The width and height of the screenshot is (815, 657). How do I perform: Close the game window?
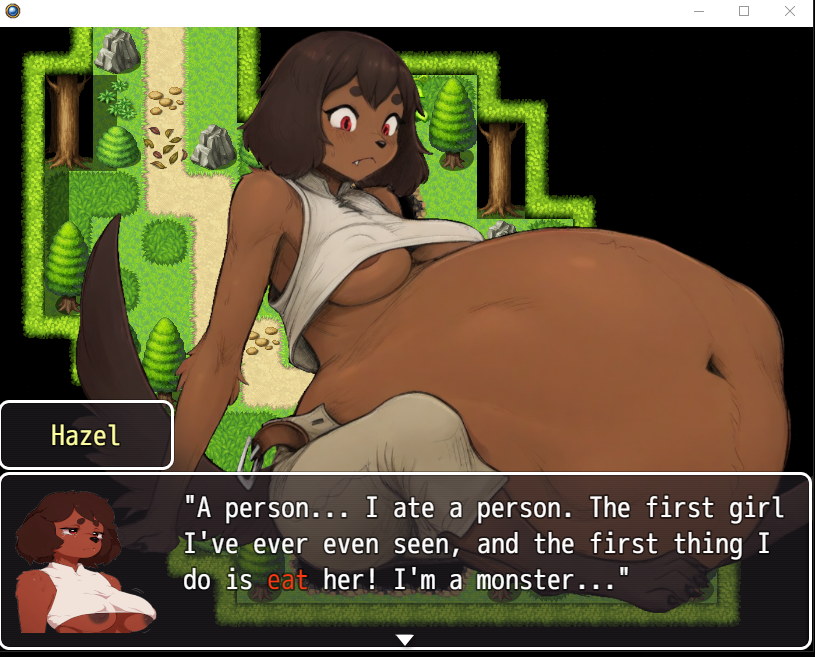point(790,11)
